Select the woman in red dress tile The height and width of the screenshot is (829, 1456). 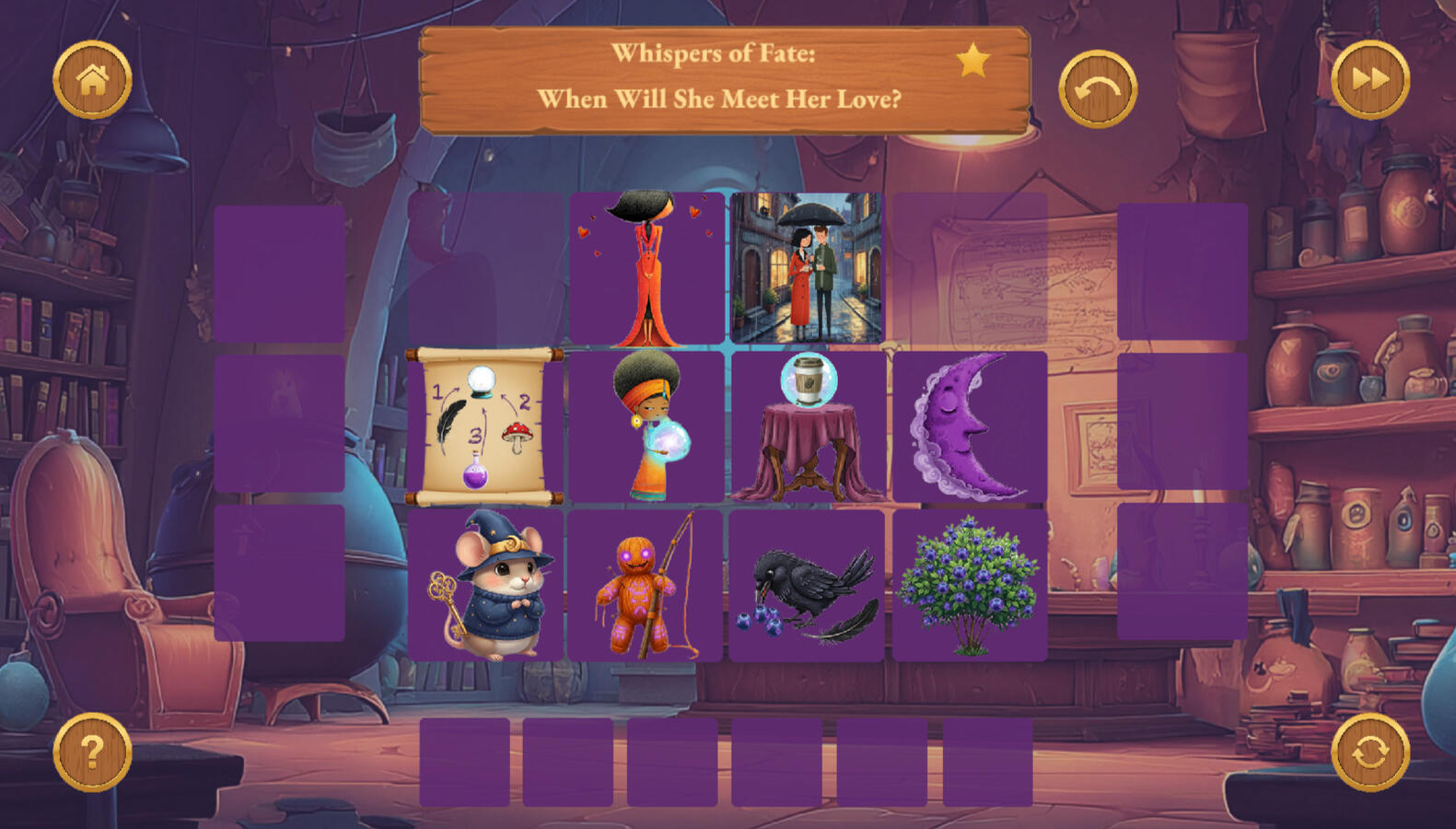[x=646, y=268]
